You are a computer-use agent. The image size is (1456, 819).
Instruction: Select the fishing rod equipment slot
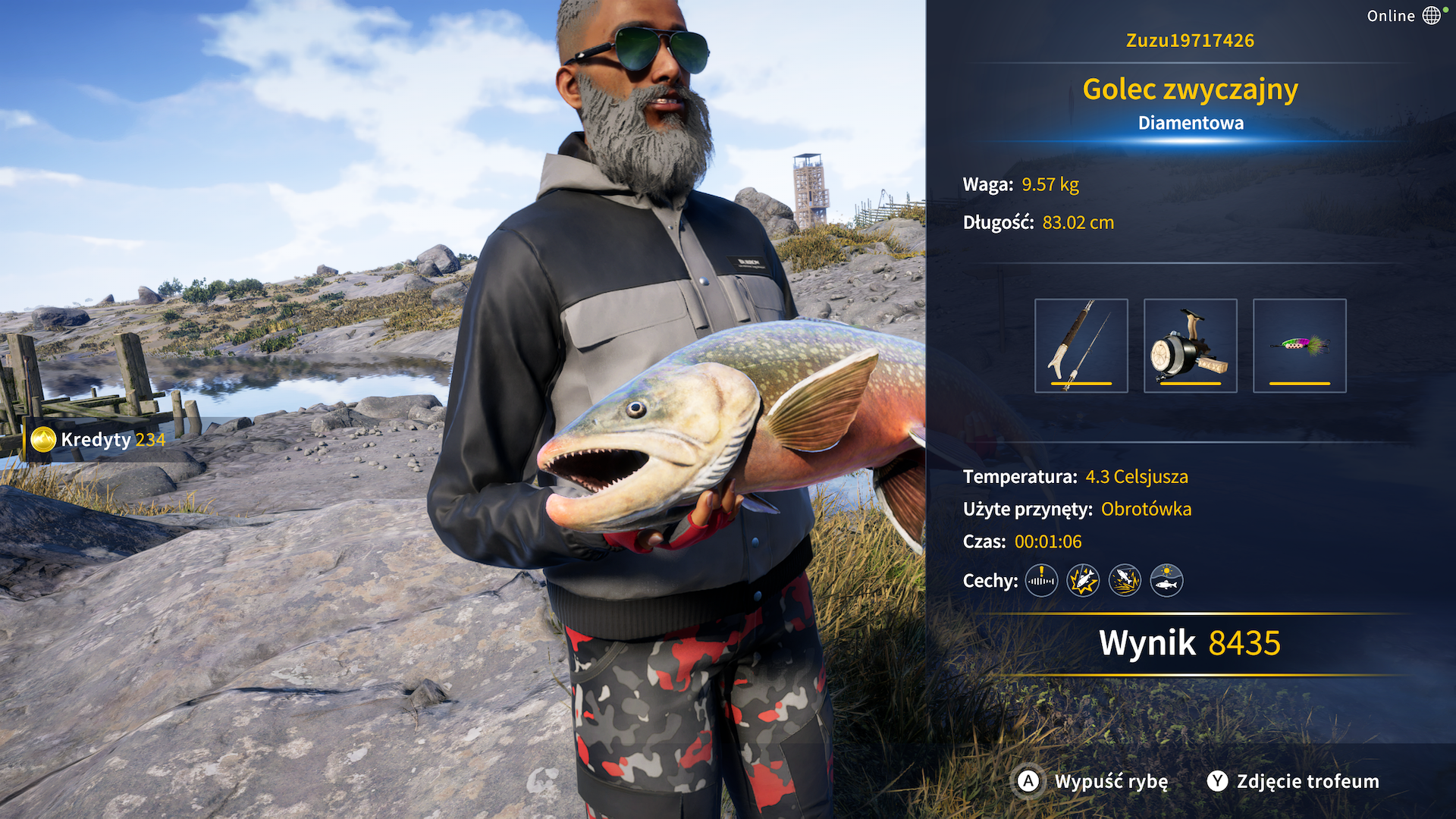pos(1081,346)
